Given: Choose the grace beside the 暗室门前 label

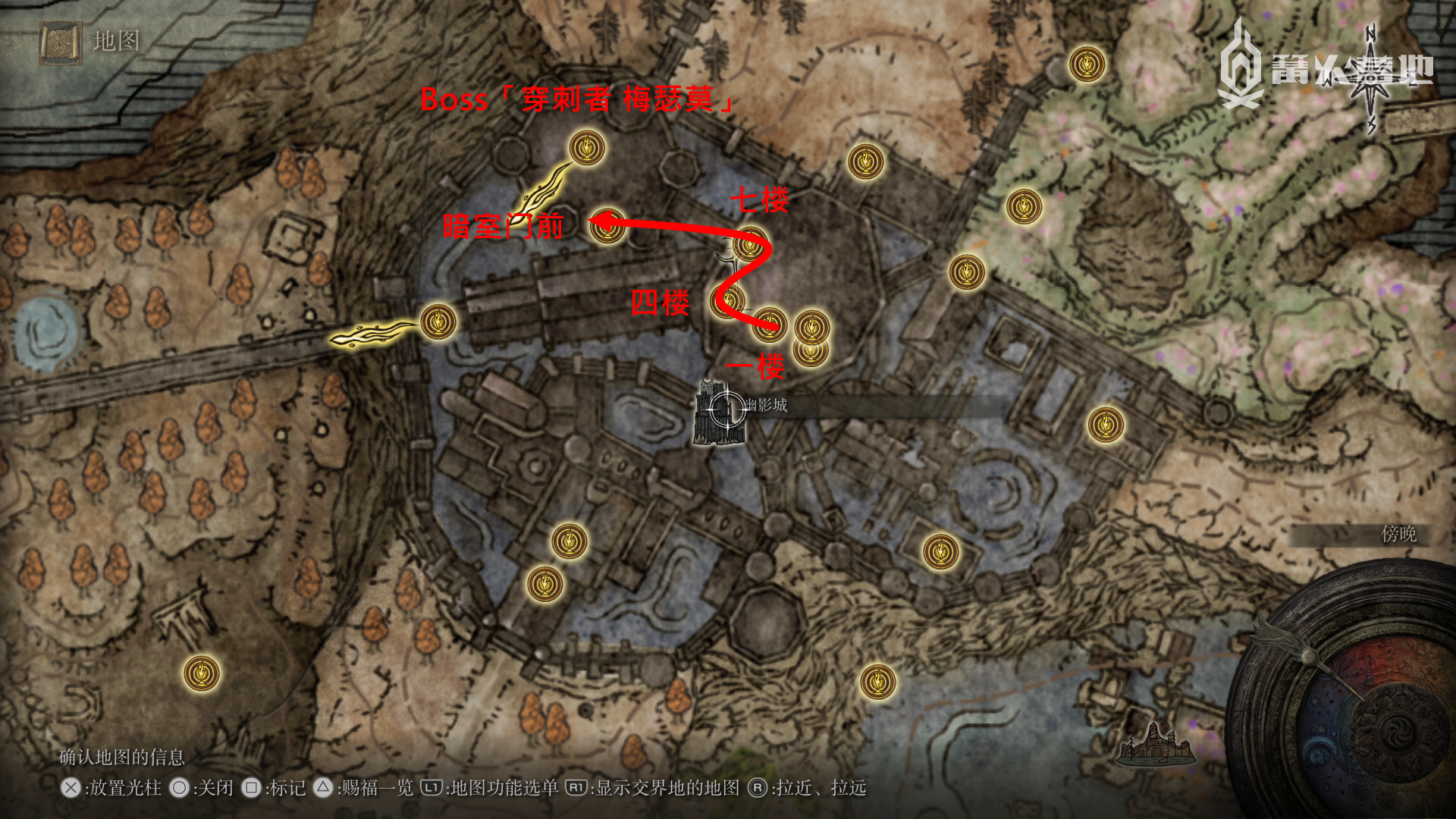Looking at the screenshot, I should (607, 226).
